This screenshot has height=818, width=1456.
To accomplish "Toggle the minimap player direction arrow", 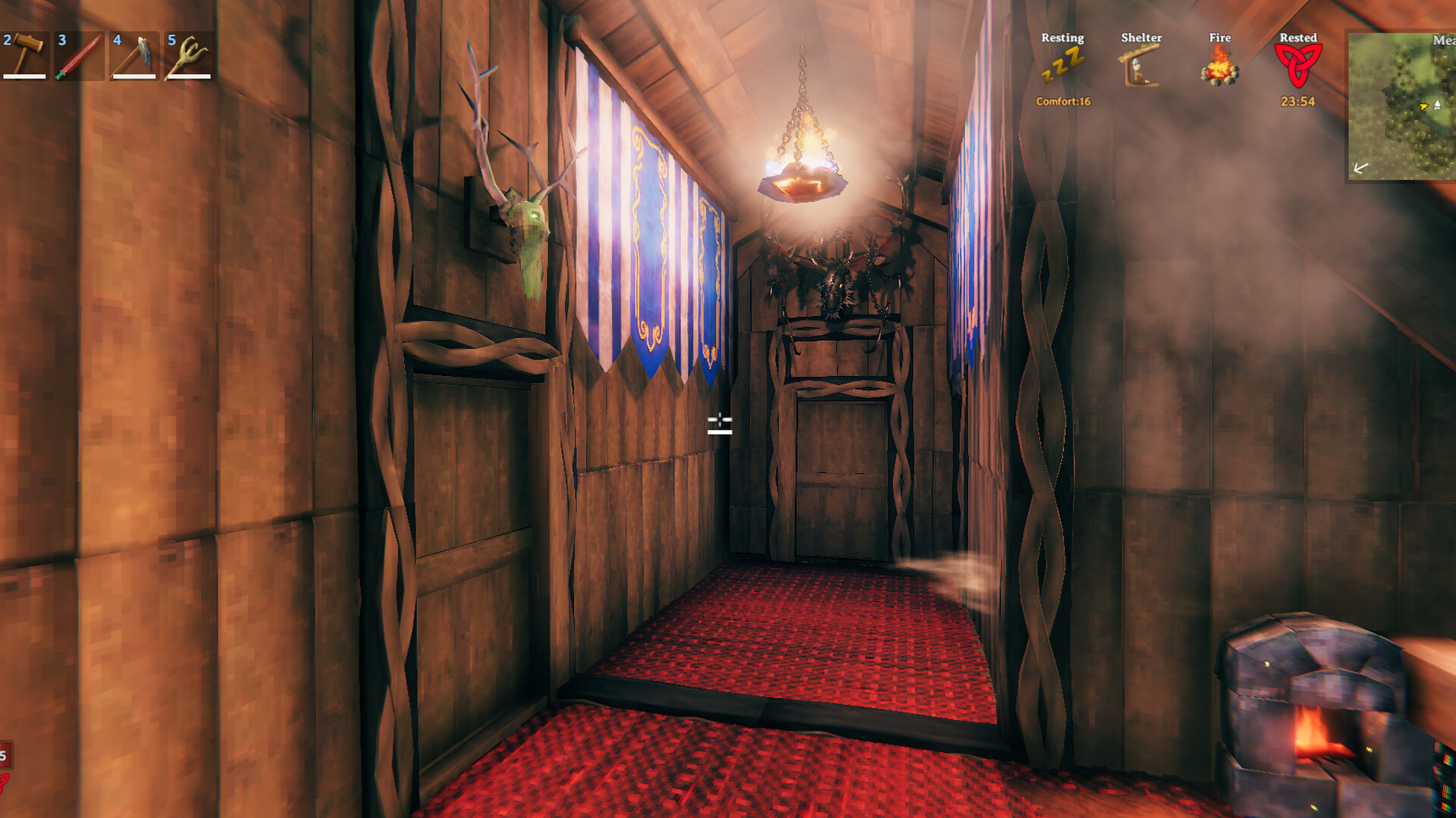I will point(1425,106).
